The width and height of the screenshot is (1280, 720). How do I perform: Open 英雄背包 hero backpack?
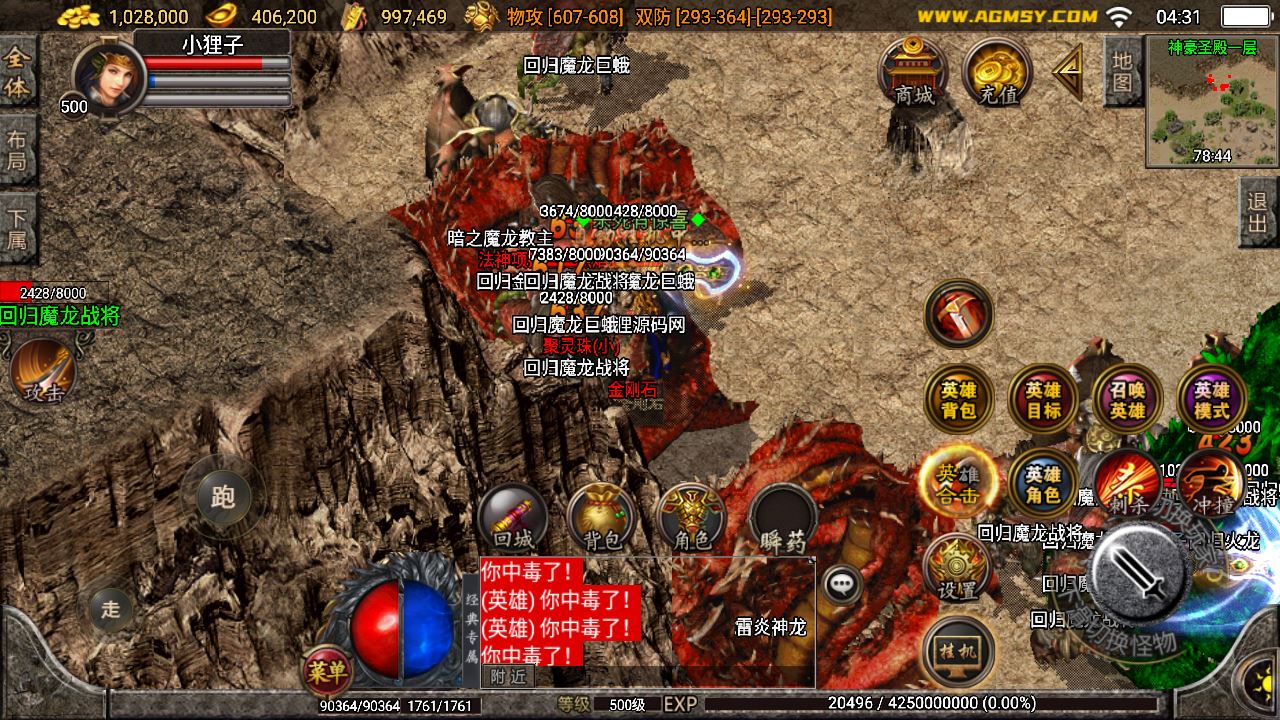click(x=958, y=399)
